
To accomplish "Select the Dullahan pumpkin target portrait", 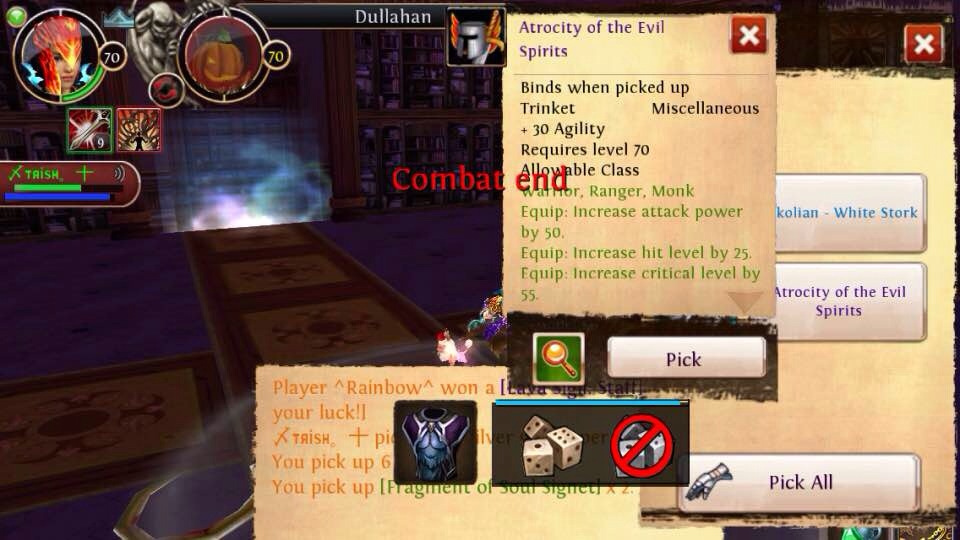I will point(222,57).
